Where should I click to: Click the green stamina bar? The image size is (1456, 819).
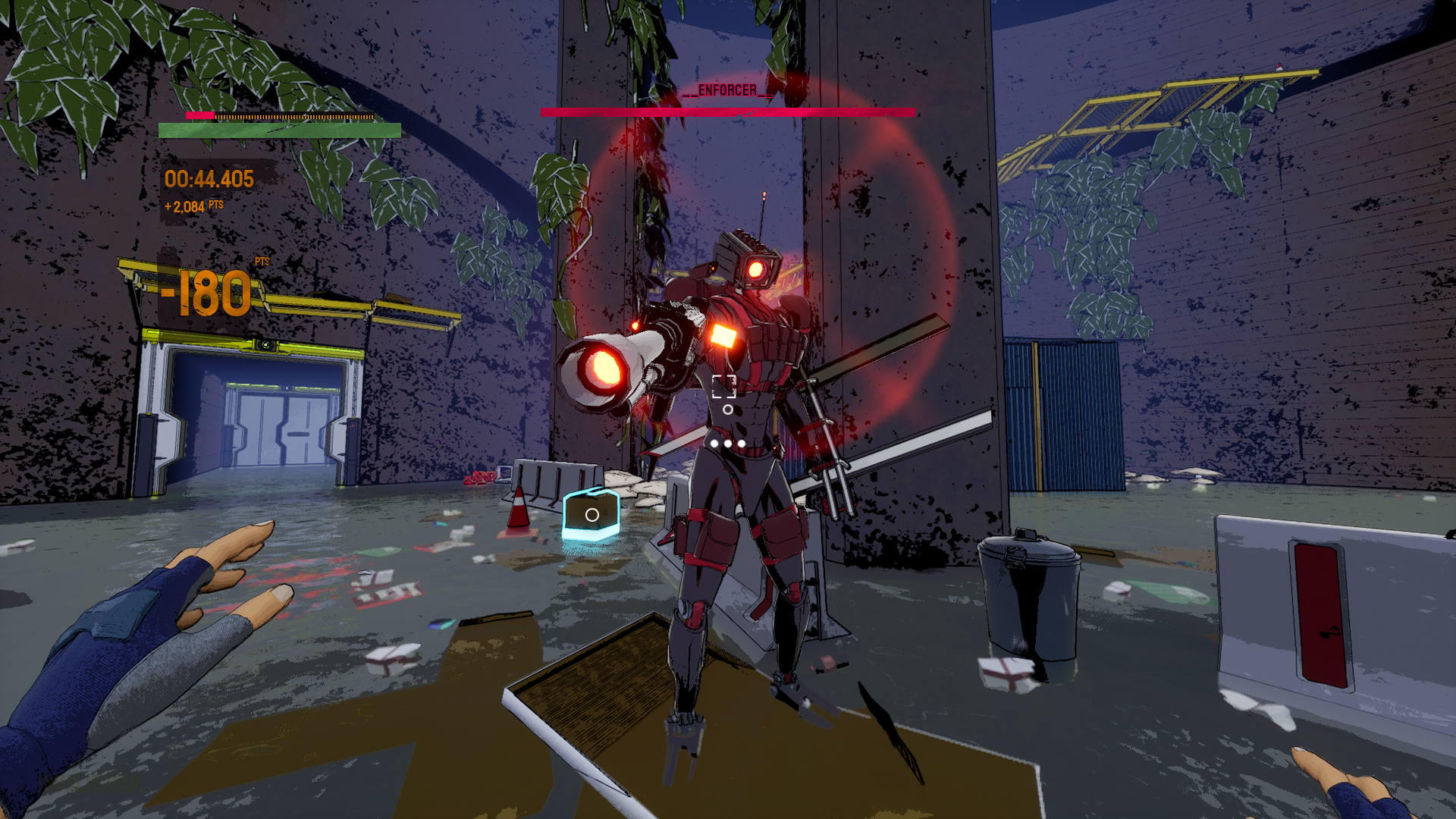(x=277, y=129)
